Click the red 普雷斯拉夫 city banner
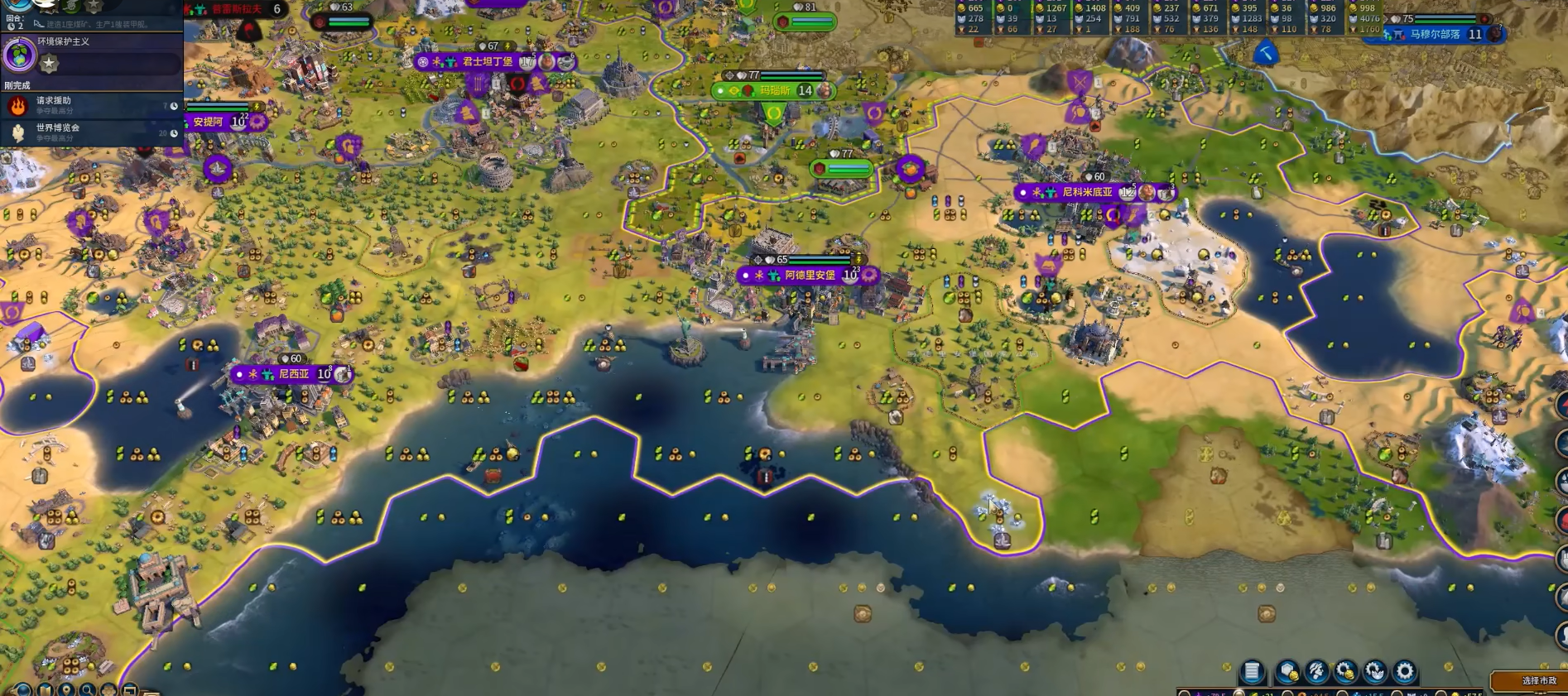 pos(237,9)
